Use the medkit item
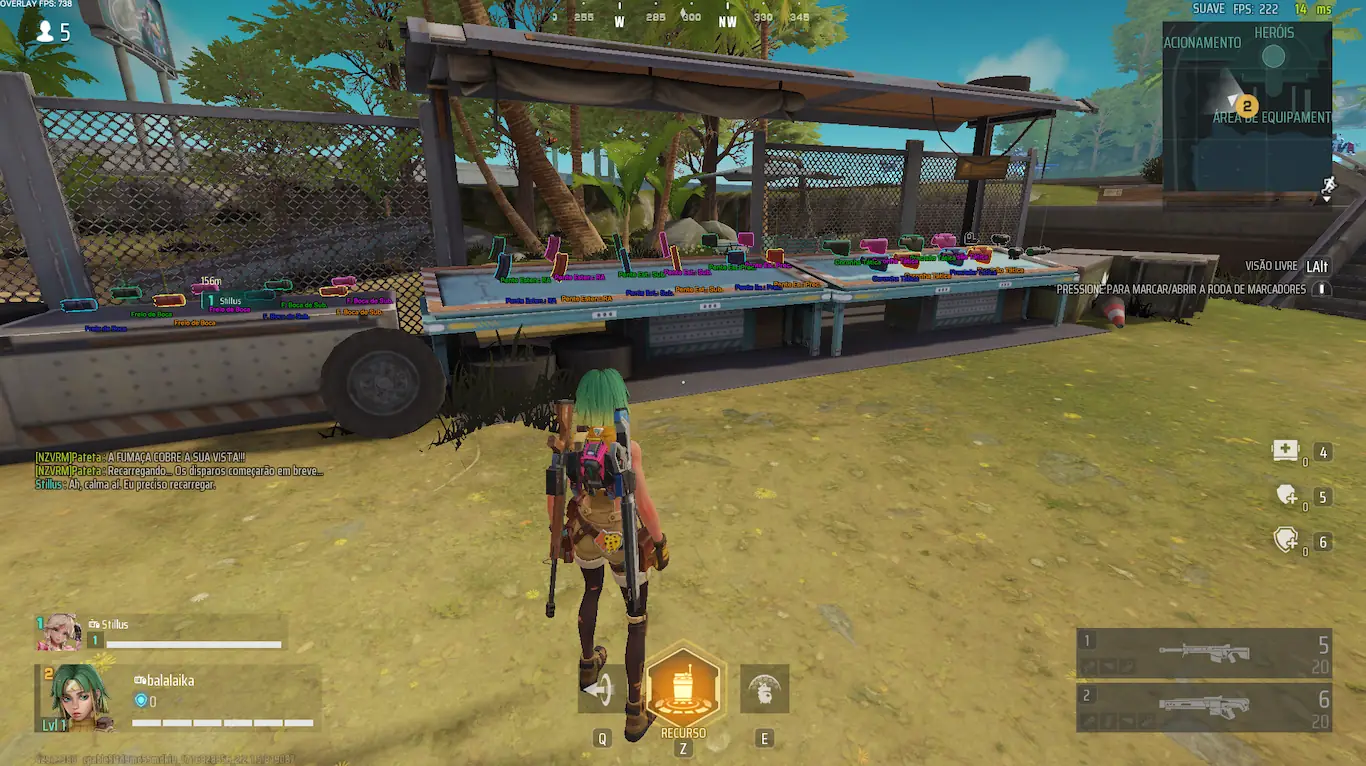Screen dimensions: 1366x766 click(1285, 451)
